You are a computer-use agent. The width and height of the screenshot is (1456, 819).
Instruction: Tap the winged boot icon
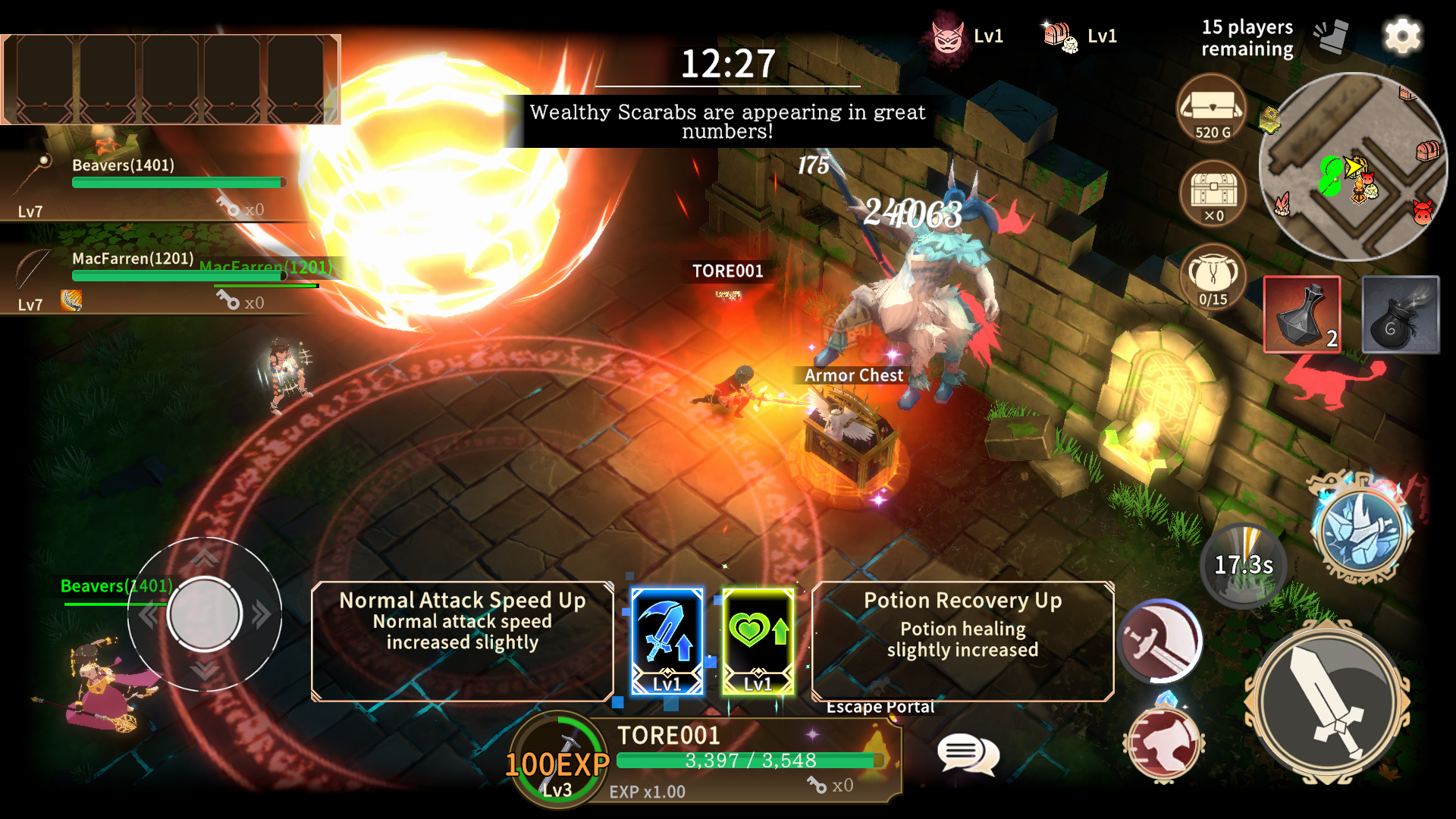pyautogui.click(x=1332, y=36)
